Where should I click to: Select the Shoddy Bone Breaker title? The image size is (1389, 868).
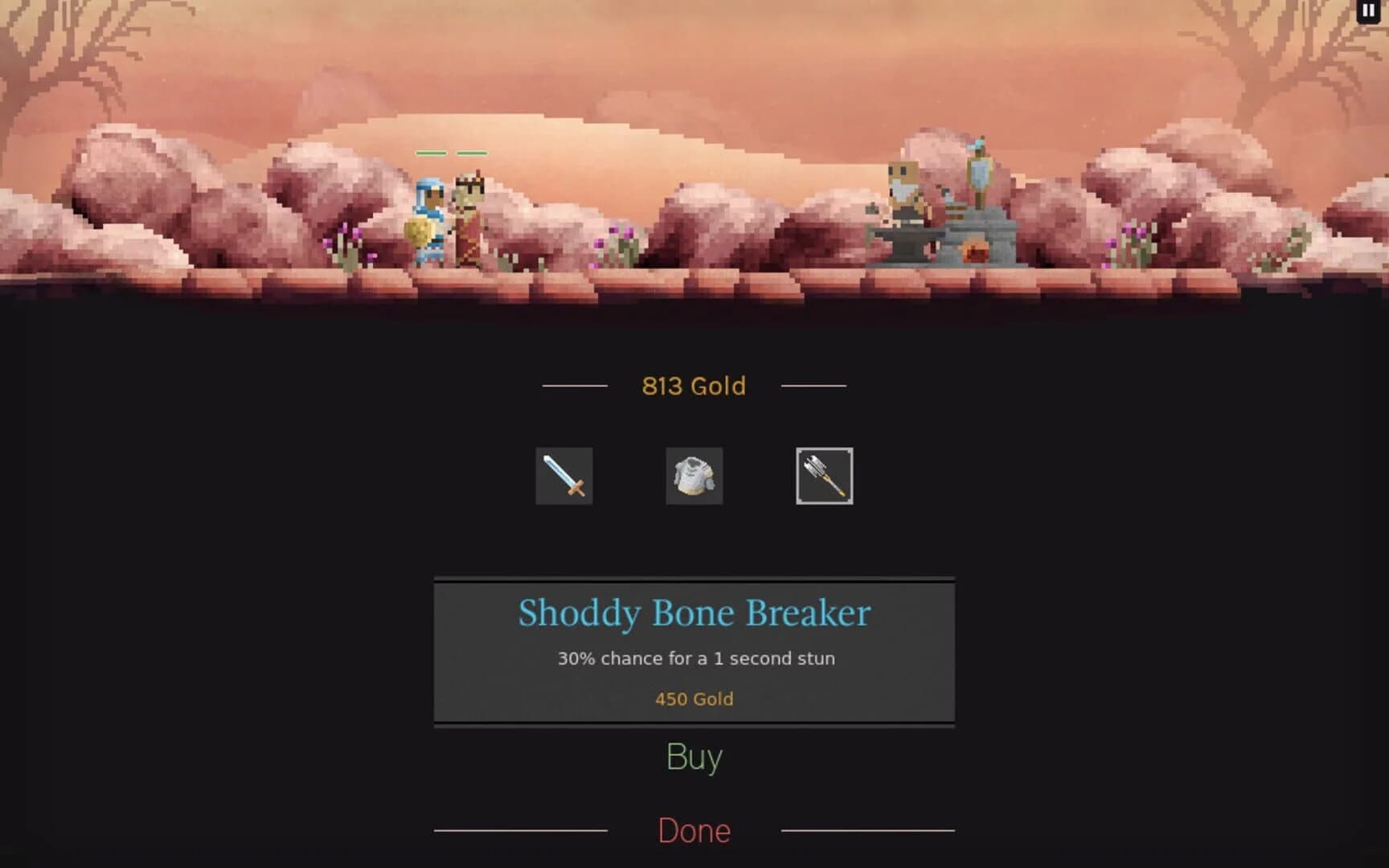[694, 612]
